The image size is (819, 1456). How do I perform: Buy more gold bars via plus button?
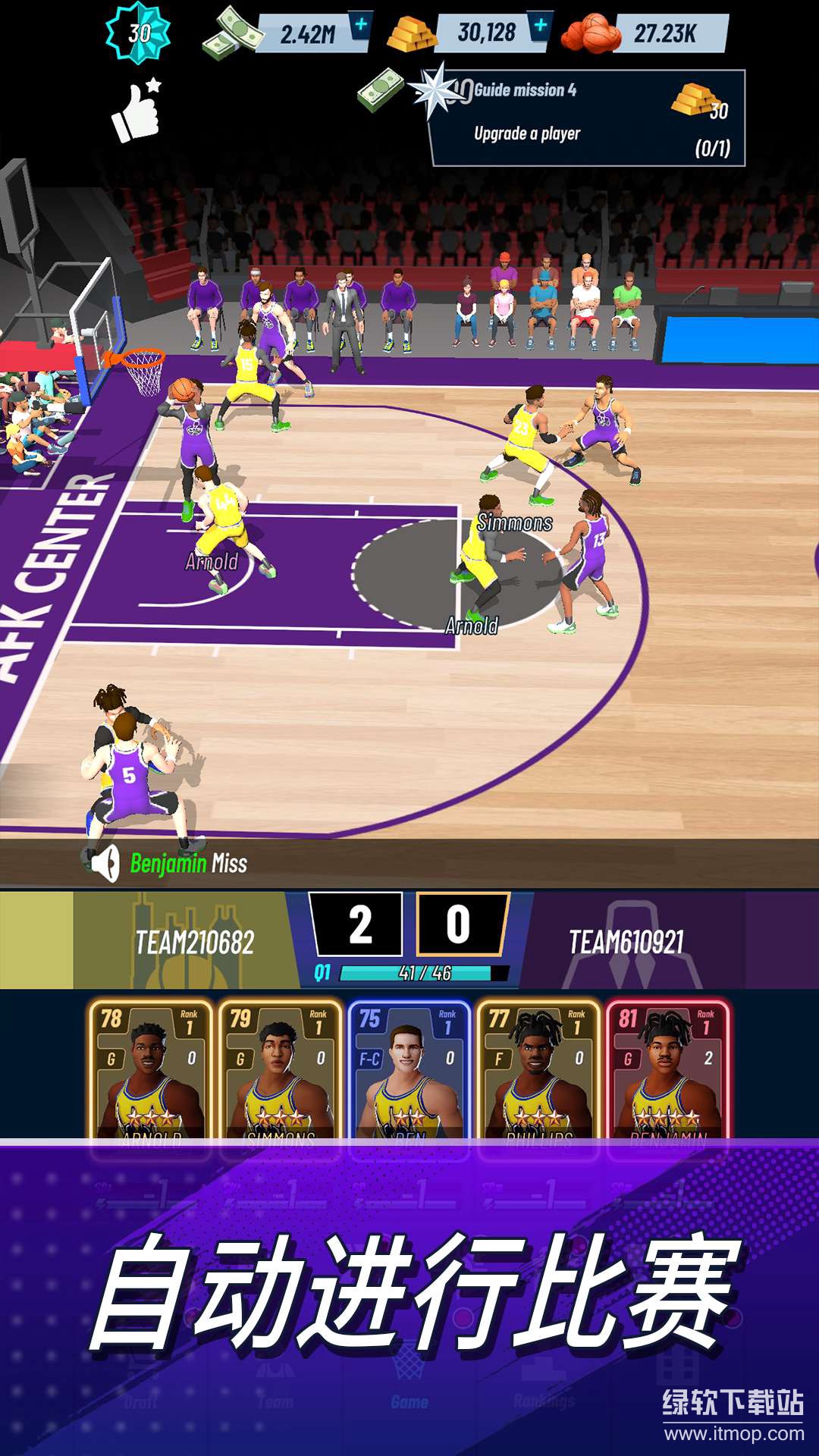coord(540,26)
